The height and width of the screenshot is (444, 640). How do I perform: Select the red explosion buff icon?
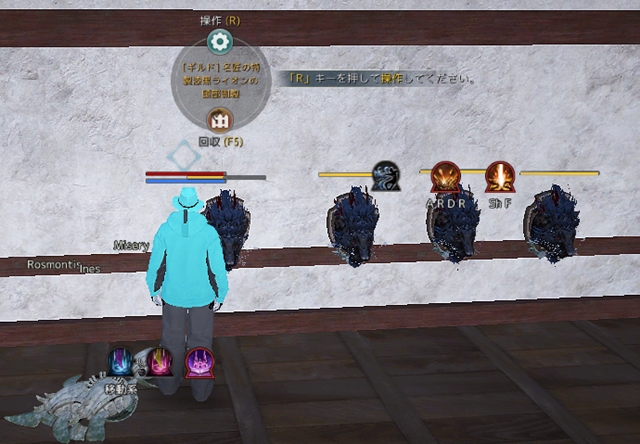pyautogui.click(x=446, y=177)
